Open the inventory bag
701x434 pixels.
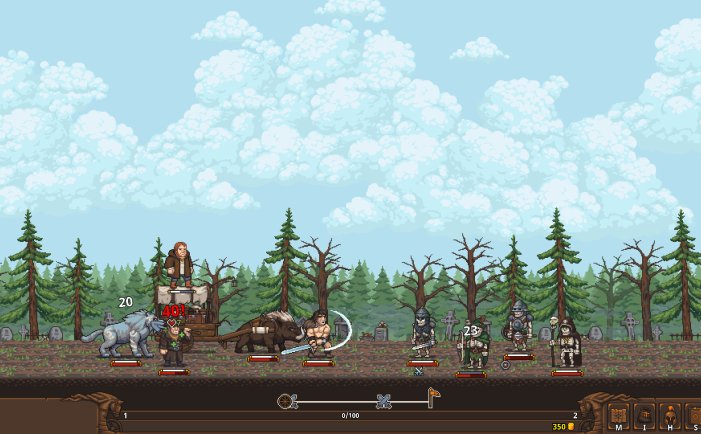(x=645, y=415)
